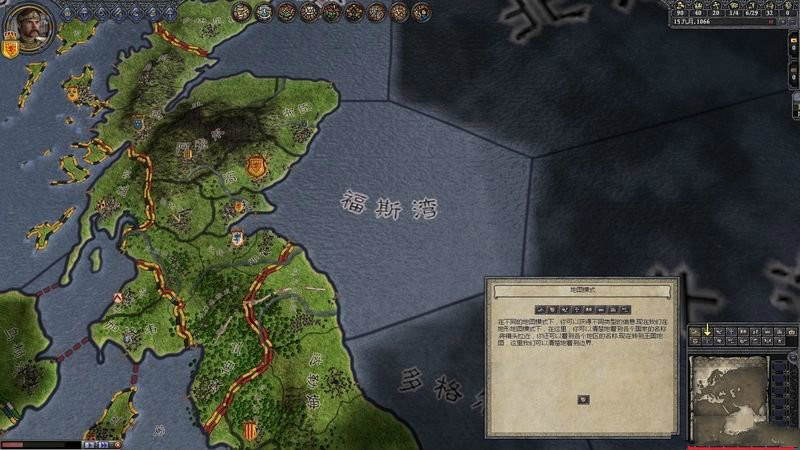Click the Scotland lion coat of arms shield
This screenshot has width=800, height=450.
click(x=12, y=47)
